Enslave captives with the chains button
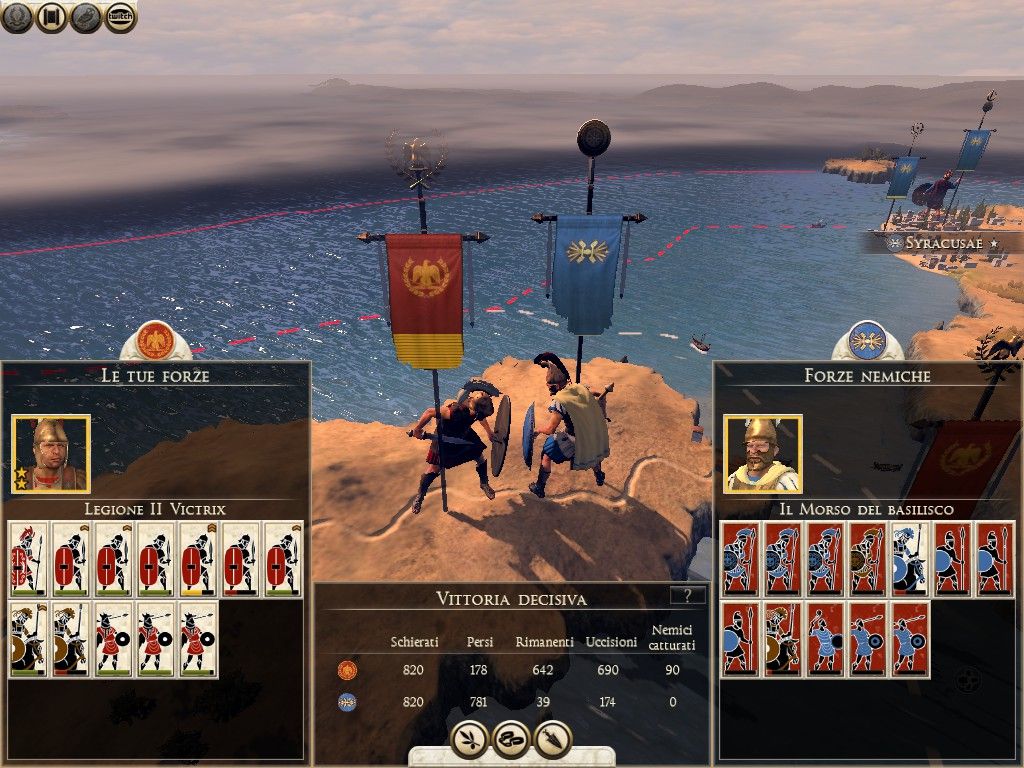 pyautogui.click(x=511, y=739)
